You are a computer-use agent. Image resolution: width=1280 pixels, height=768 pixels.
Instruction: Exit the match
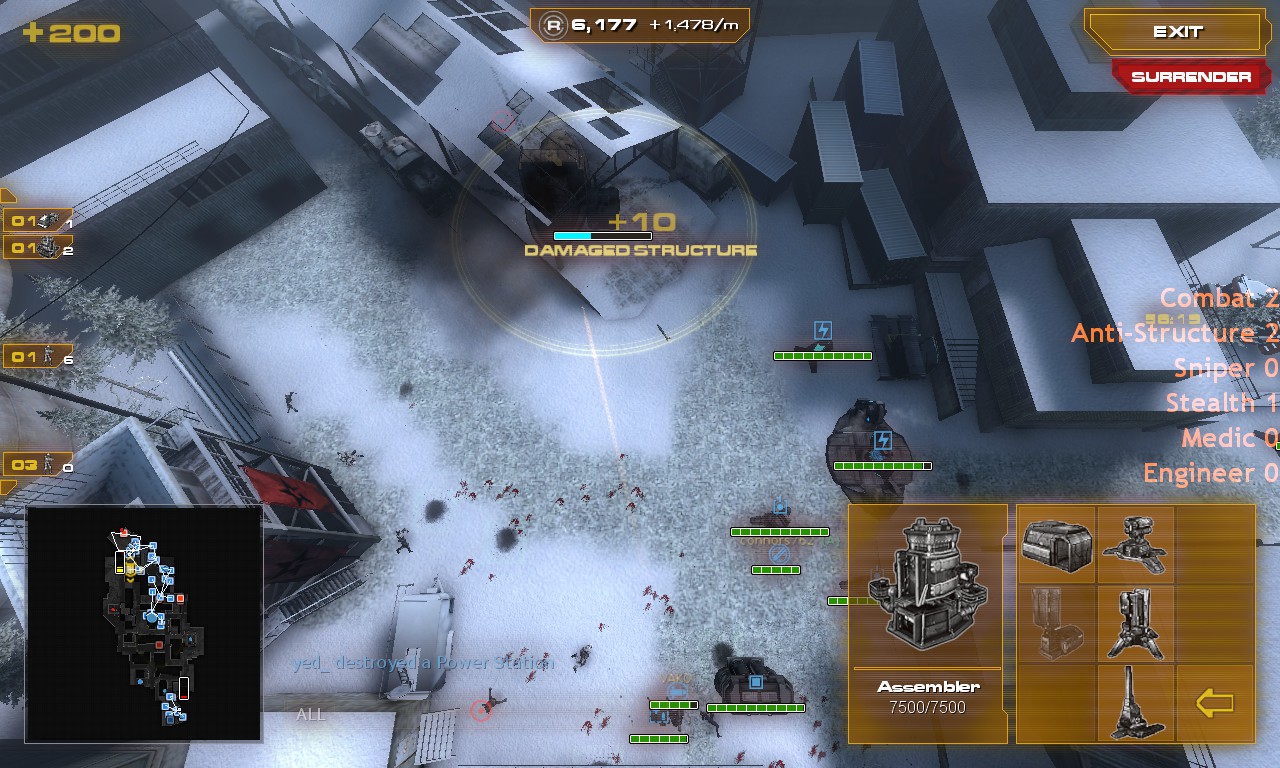(1177, 32)
